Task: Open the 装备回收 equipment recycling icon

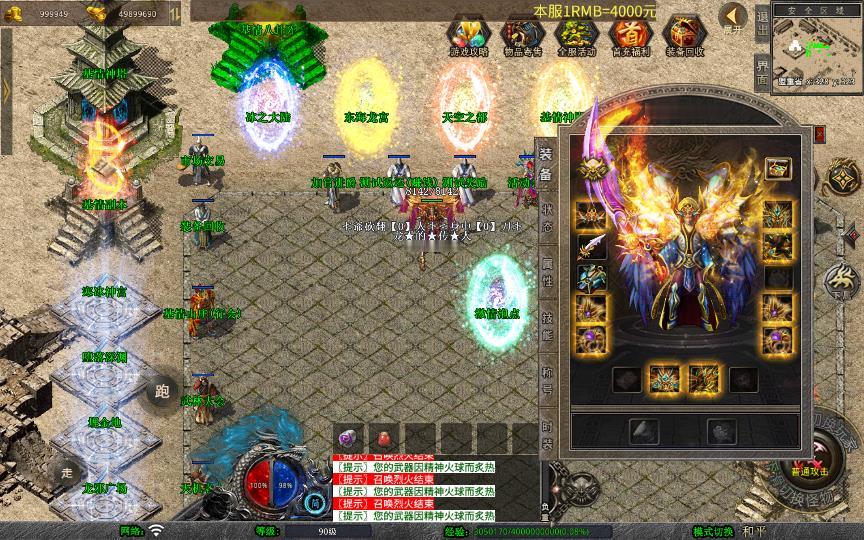Action: (x=684, y=35)
